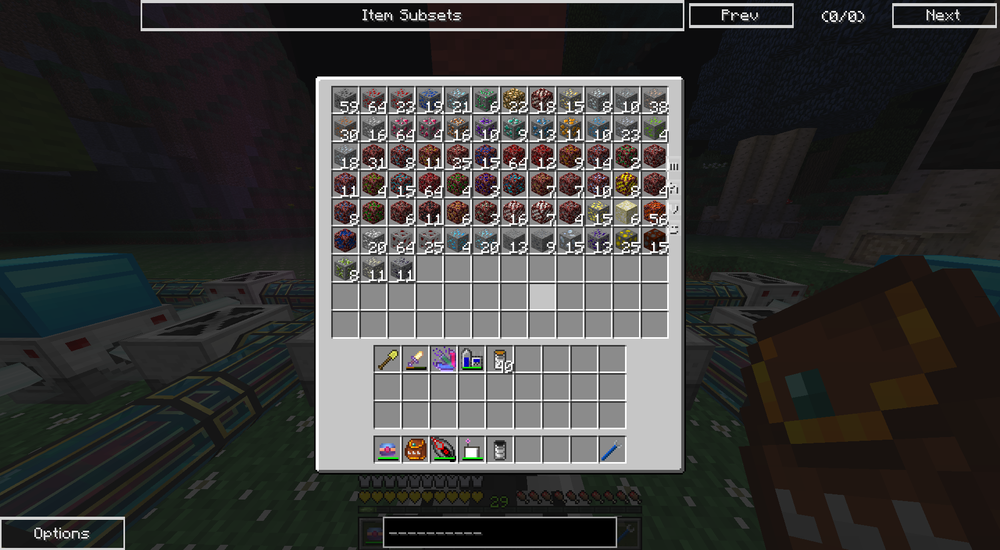This screenshot has width=1000, height=550.
Task: Open the Item Subsets dropdown
Action: (x=412, y=15)
